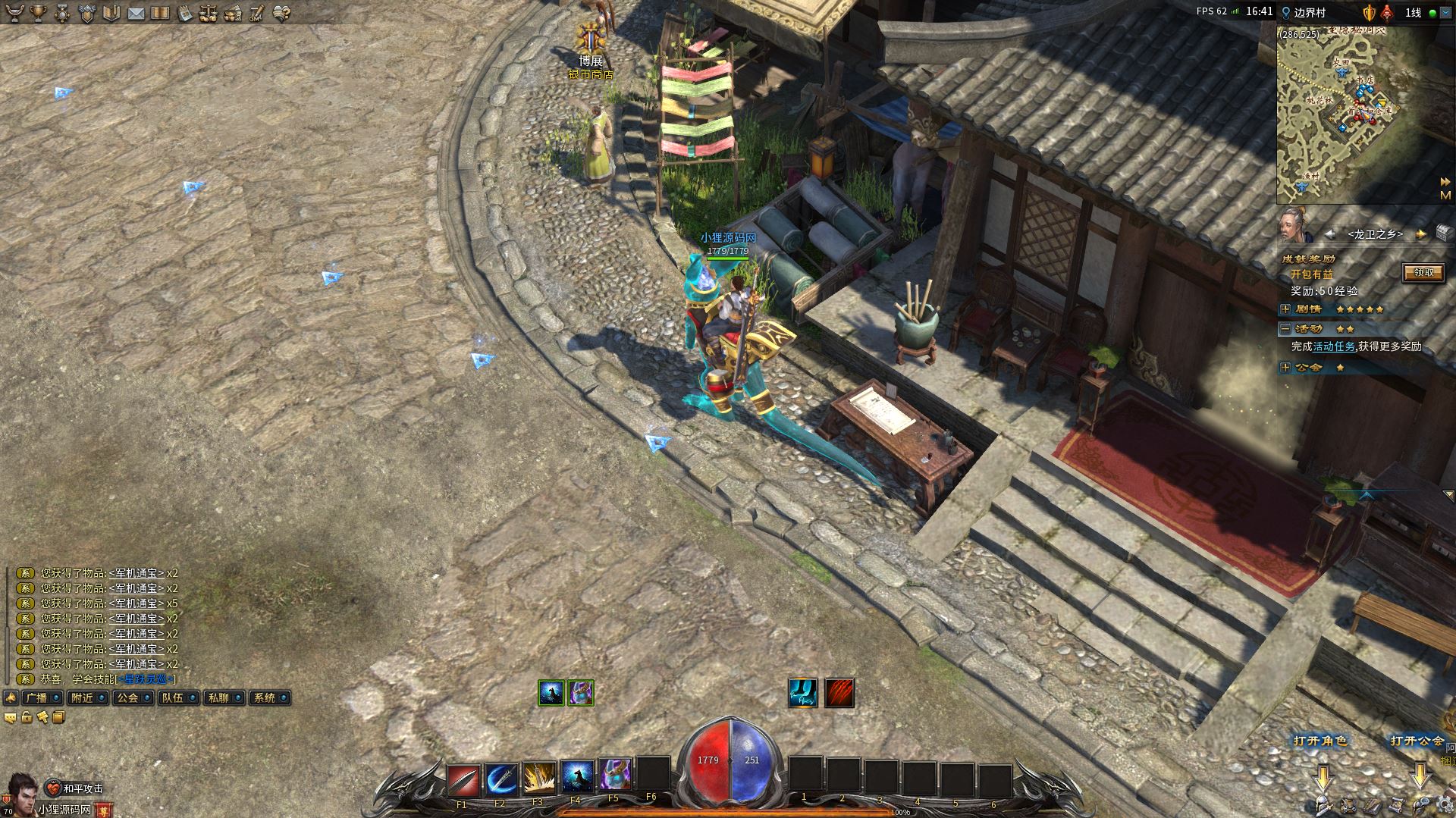Open the mail envelope icon
This screenshot has height=818, width=1456.
pos(136,13)
